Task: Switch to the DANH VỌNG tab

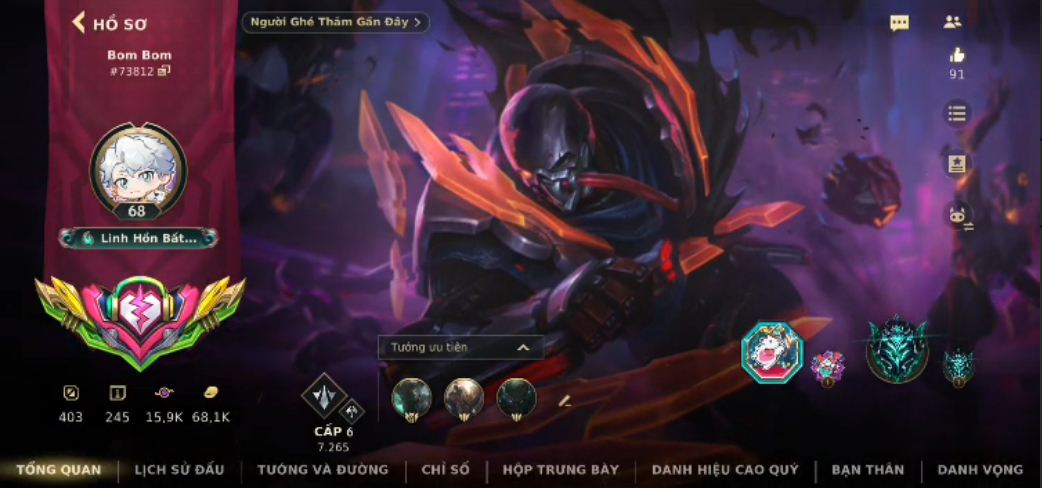Action: click(x=980, y=469)
